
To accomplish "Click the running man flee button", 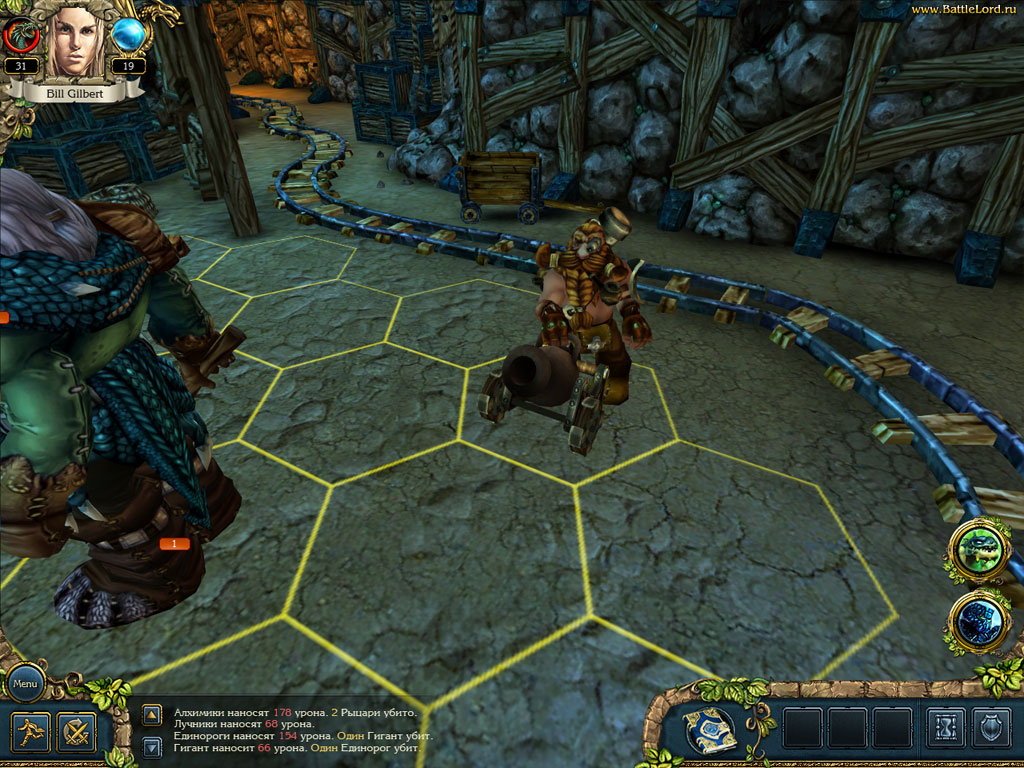I will coord(32,733).
